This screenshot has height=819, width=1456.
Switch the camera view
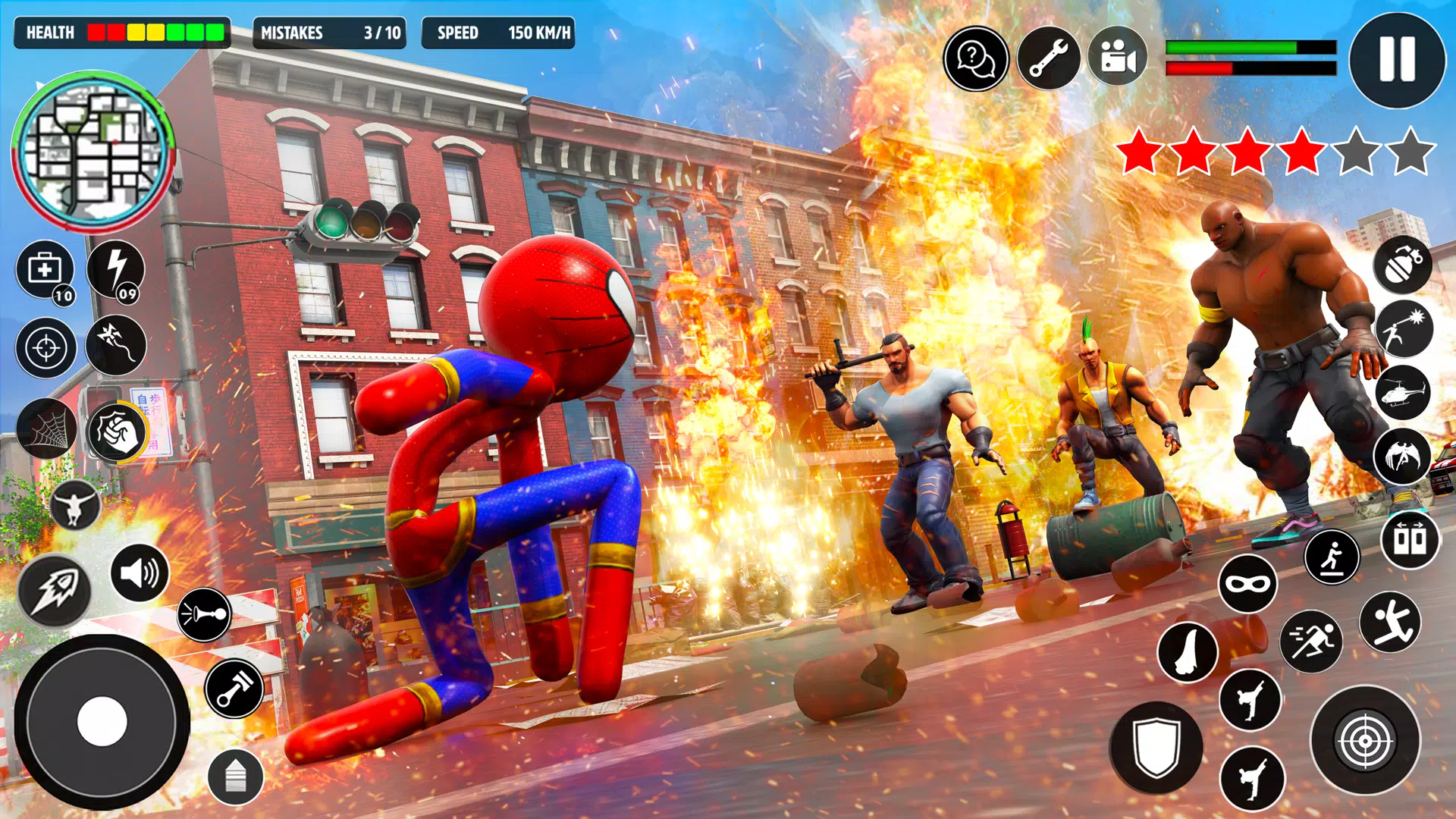[1117, 58]
